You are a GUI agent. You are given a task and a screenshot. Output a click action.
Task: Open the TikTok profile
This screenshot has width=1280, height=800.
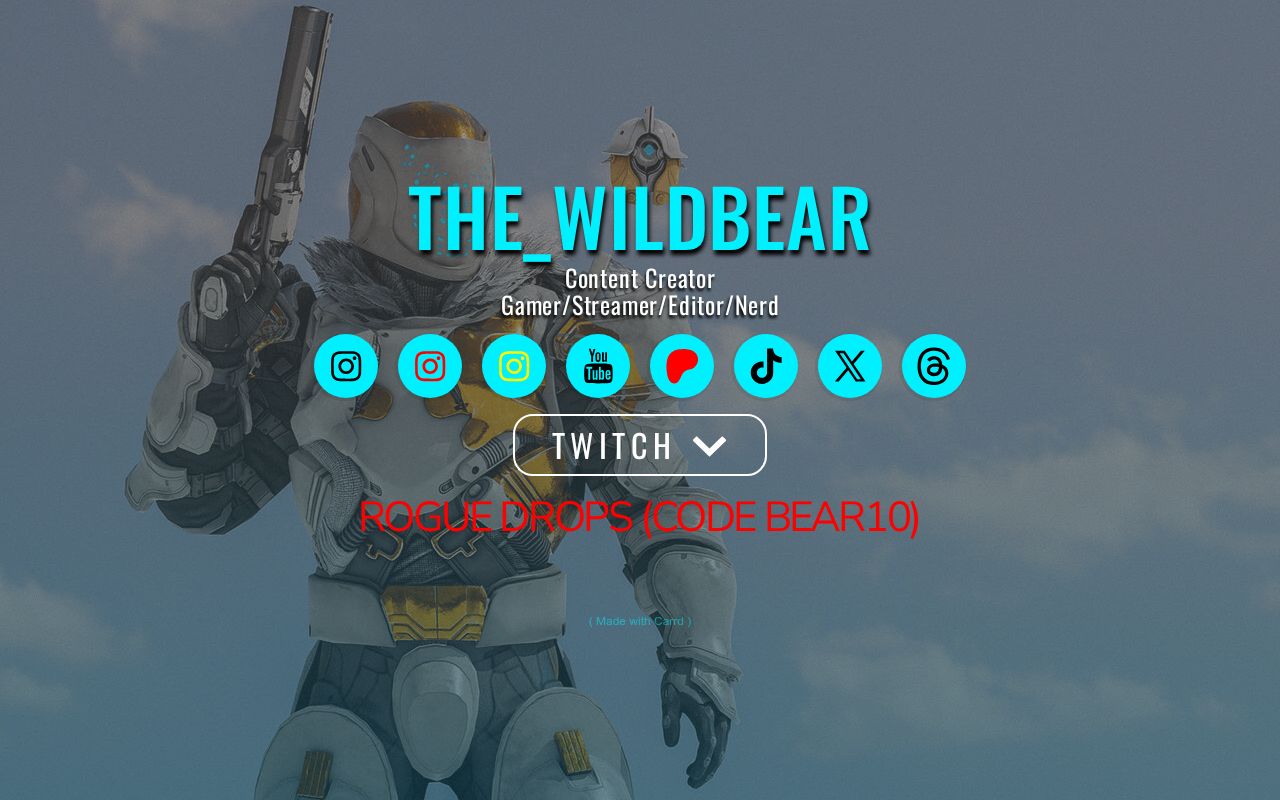point(765,366)
